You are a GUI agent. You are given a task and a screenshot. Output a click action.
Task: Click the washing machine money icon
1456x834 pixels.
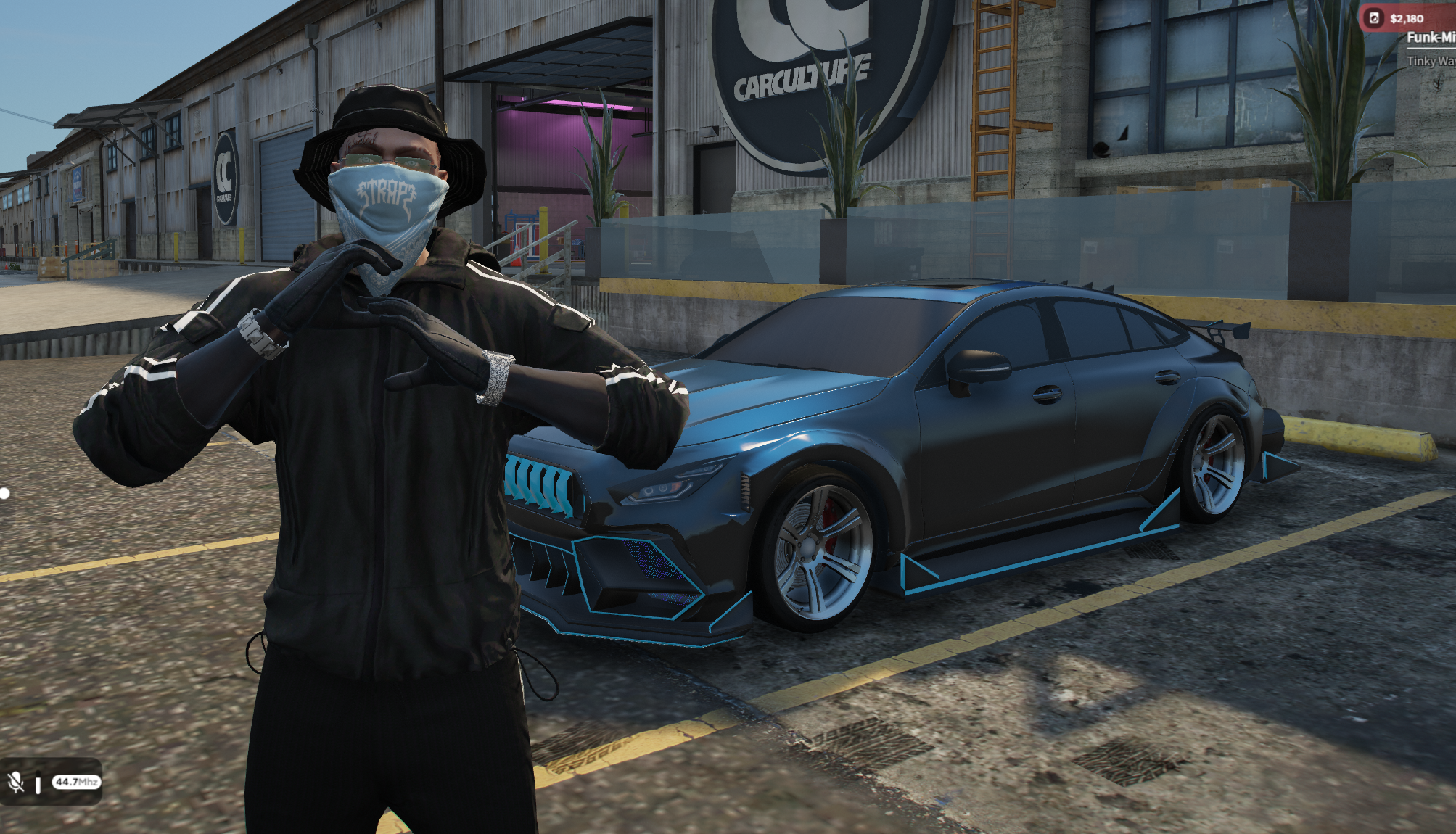coord(1373,18)
